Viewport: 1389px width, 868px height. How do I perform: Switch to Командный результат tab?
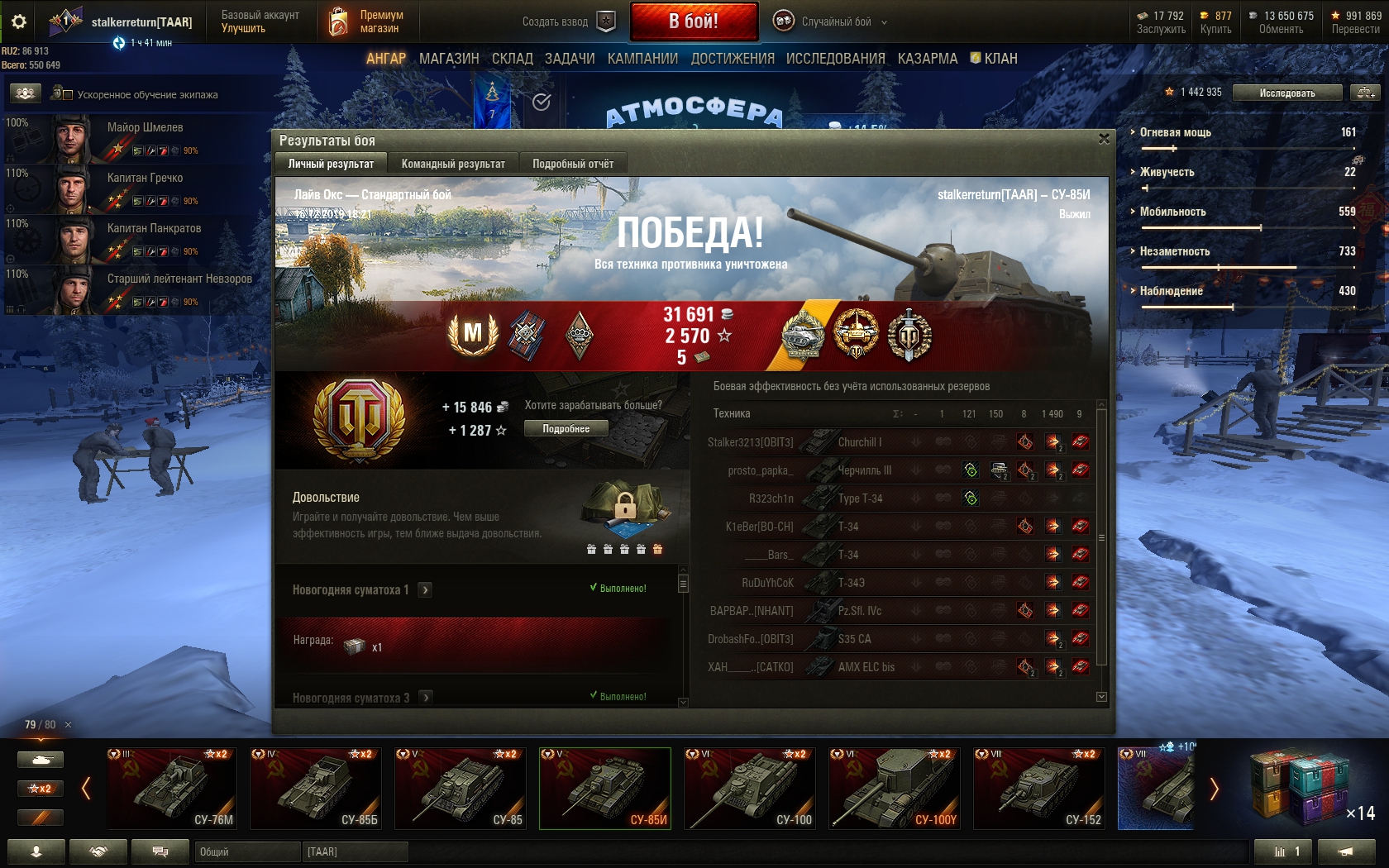pyautogui.click(x=453, y=164)
